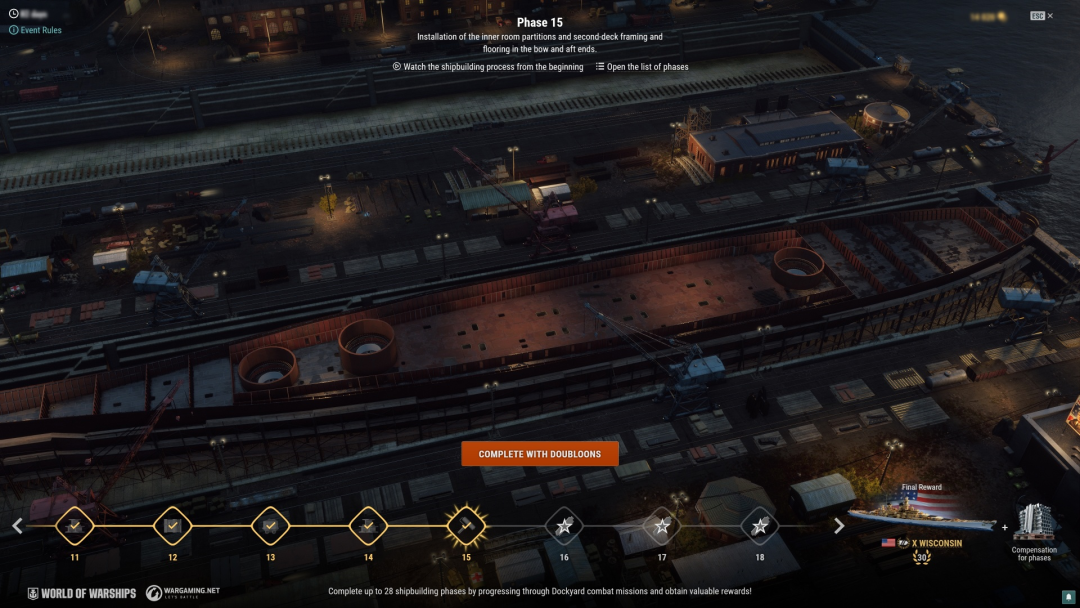The image size is (1080, 608).
Task: Open the list of phases
Action: click(642, 67)
